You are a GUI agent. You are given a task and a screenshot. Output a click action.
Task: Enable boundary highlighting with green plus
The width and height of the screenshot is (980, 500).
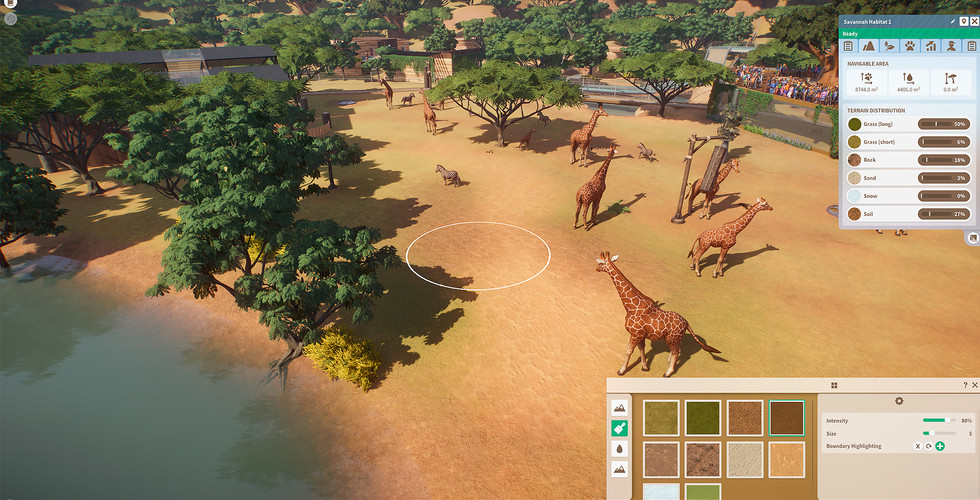point(940,446)
